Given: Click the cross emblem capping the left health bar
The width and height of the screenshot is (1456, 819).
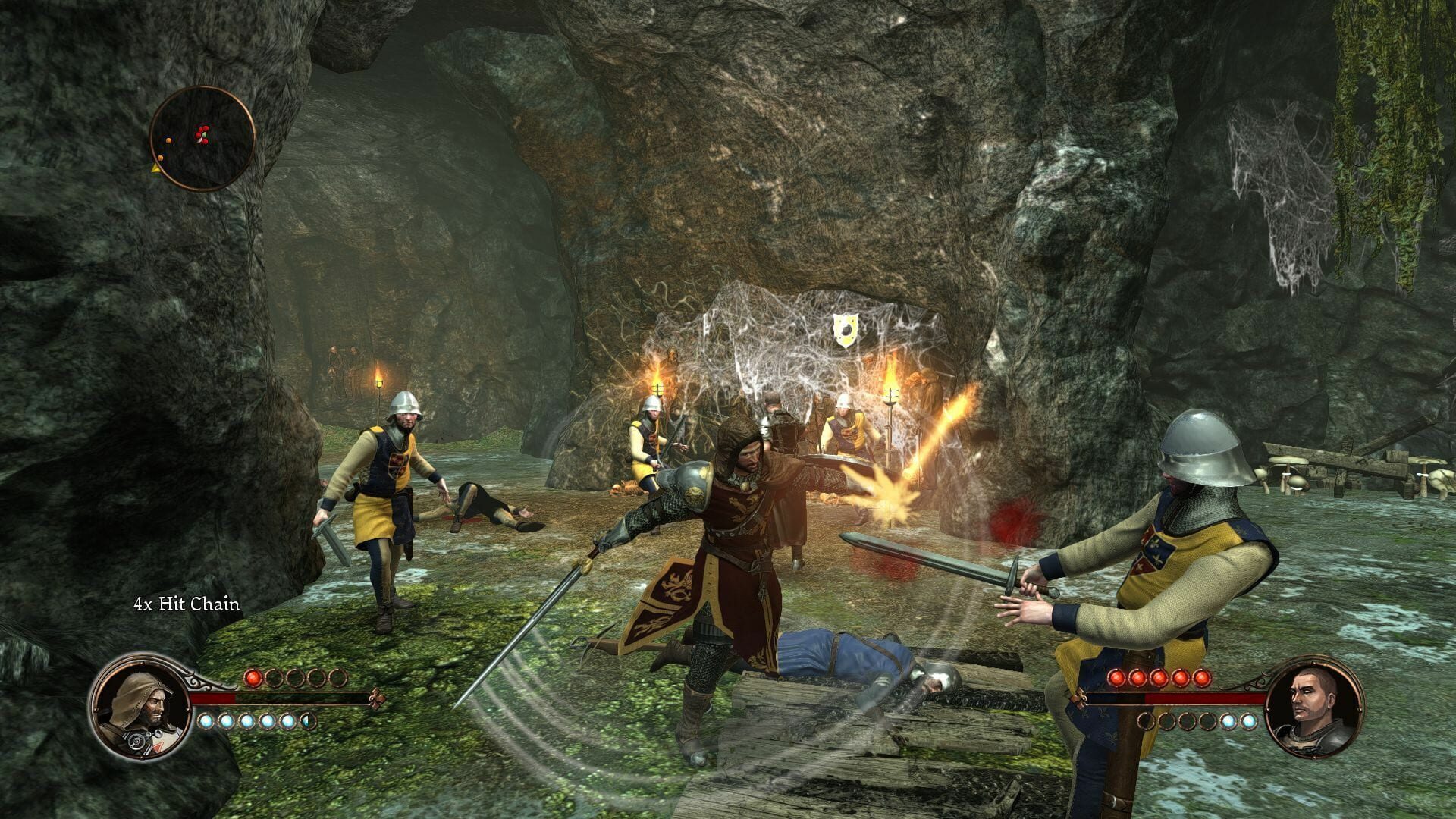Looking at the screenshot, I should point(378,699).
